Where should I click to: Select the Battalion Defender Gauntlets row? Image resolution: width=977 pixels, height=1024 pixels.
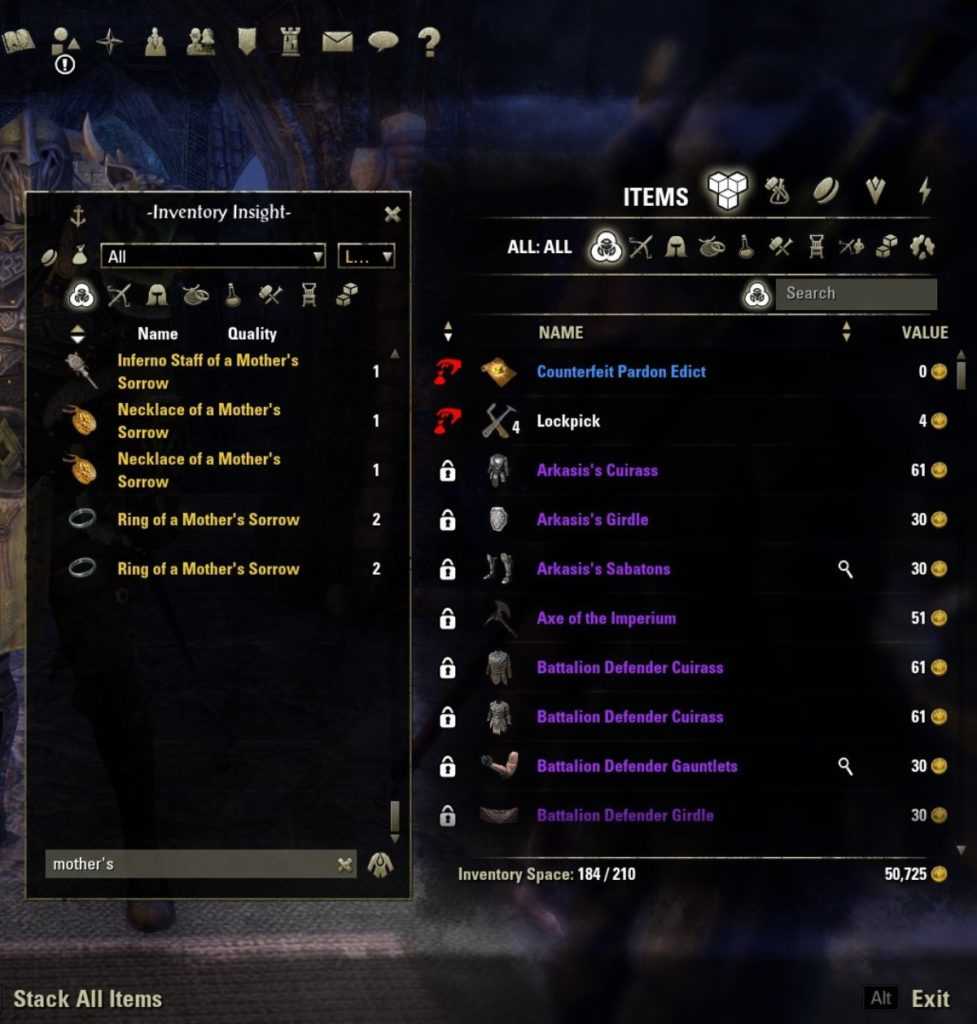coord(637,766)
